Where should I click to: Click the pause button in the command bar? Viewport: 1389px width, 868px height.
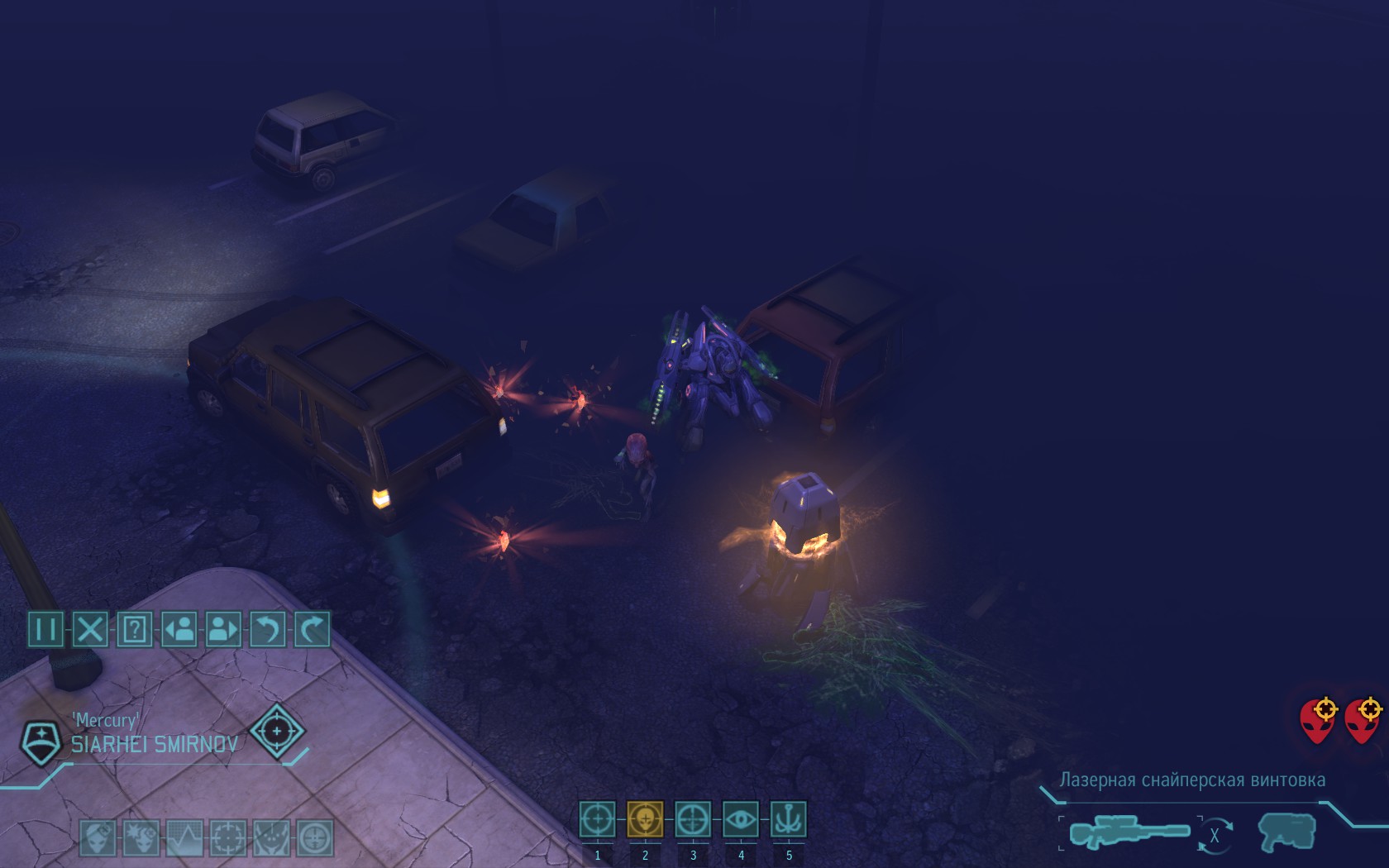(45, 630)
